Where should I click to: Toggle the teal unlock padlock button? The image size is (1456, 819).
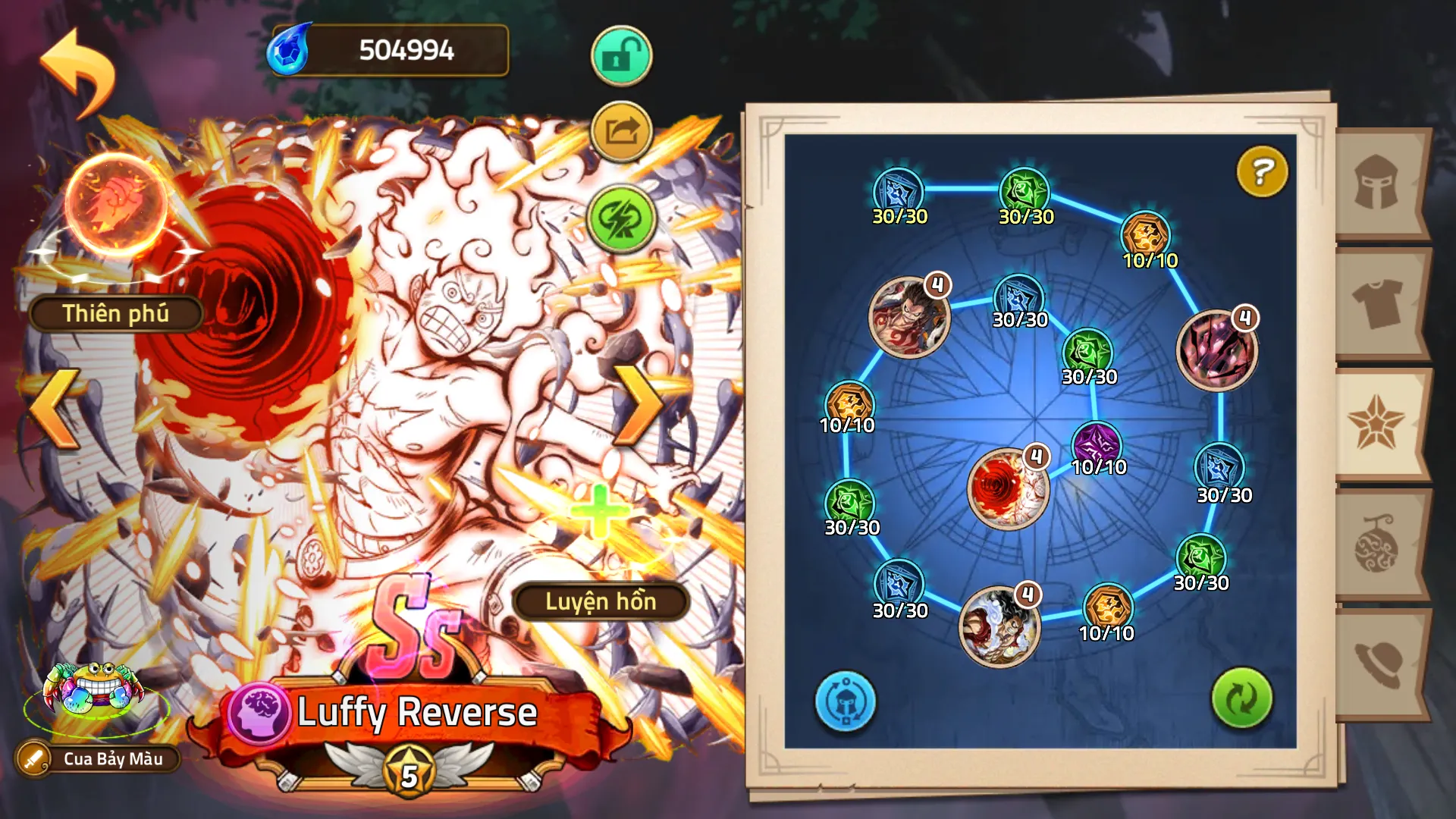pos(621,56)
